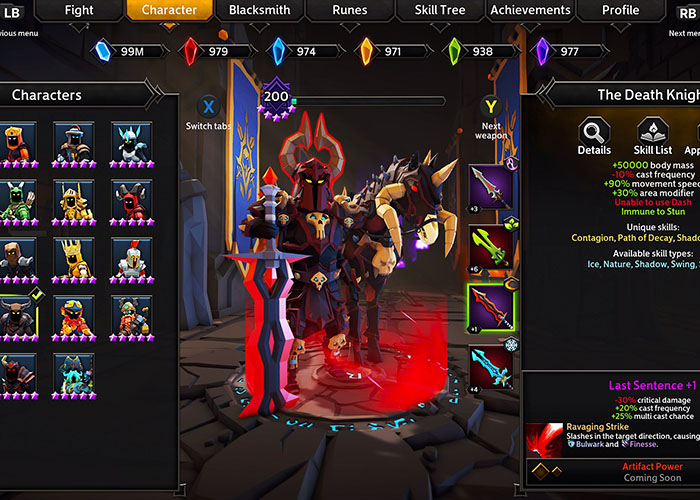
Task: Switch to the Profile tab
Action: click(620, 10)
